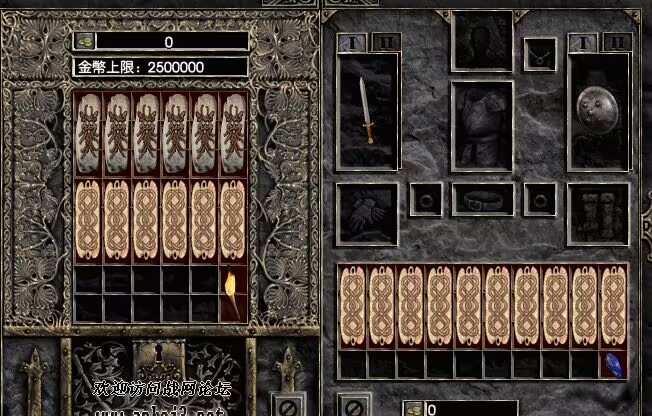652x416 pixels.
Task: Click the empty gloves slot
Action: coord(367,212)
